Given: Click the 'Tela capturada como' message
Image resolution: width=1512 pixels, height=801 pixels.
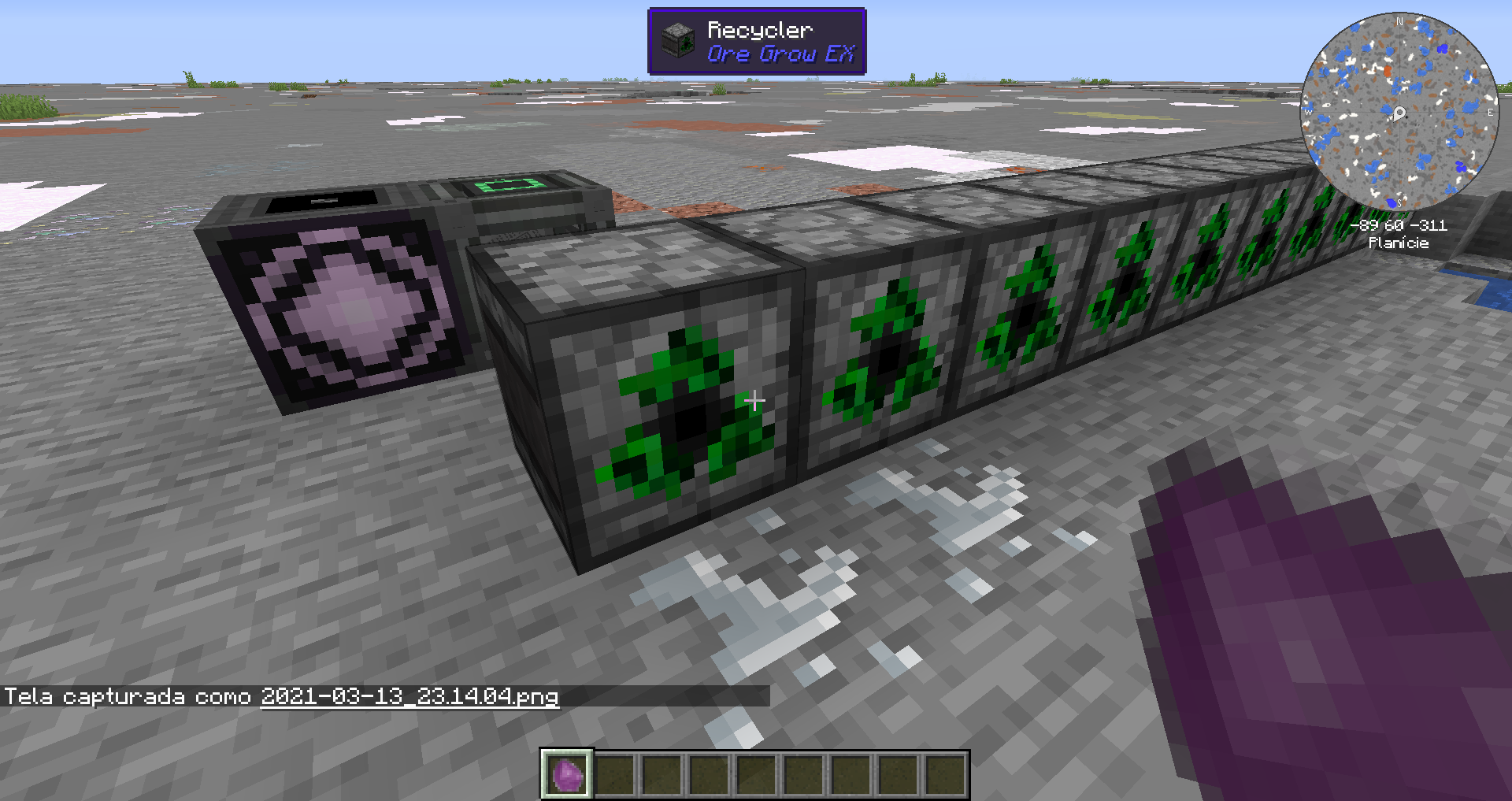Looking at the screenshot, I should [126, 696].
